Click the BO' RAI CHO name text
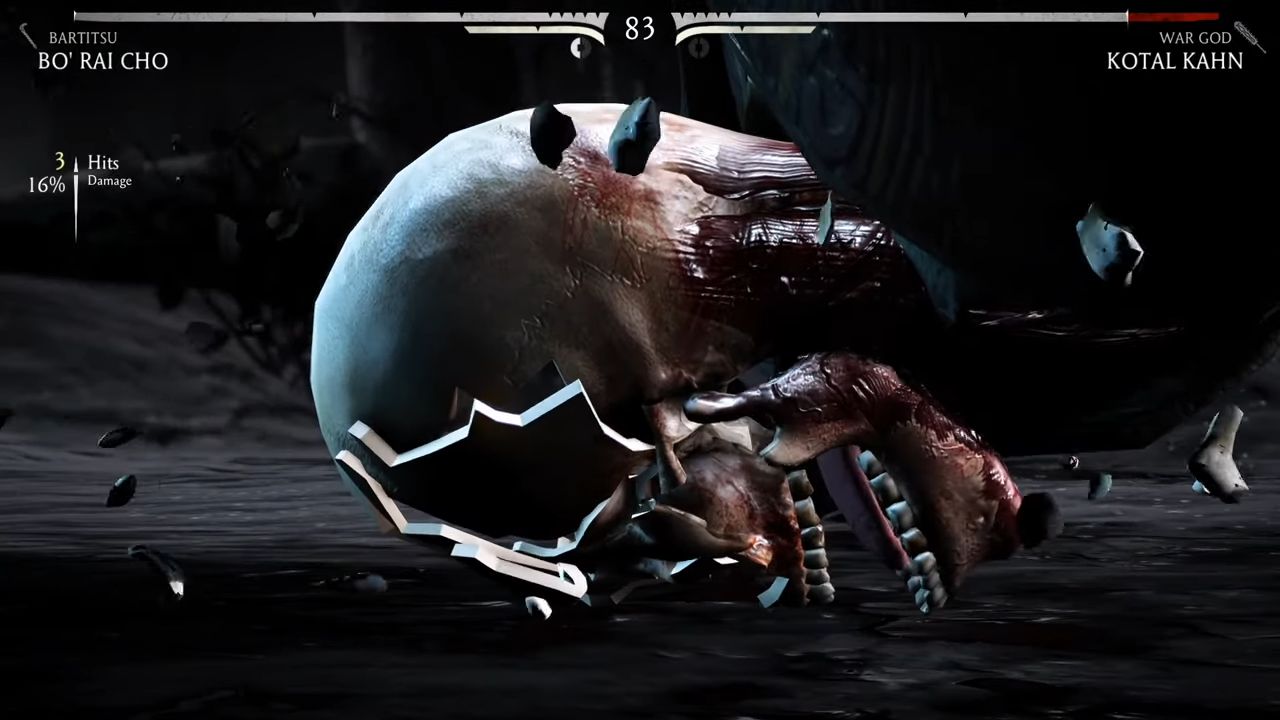The height and width of the screenshot is (720, 1280). (x=103, y=61)
